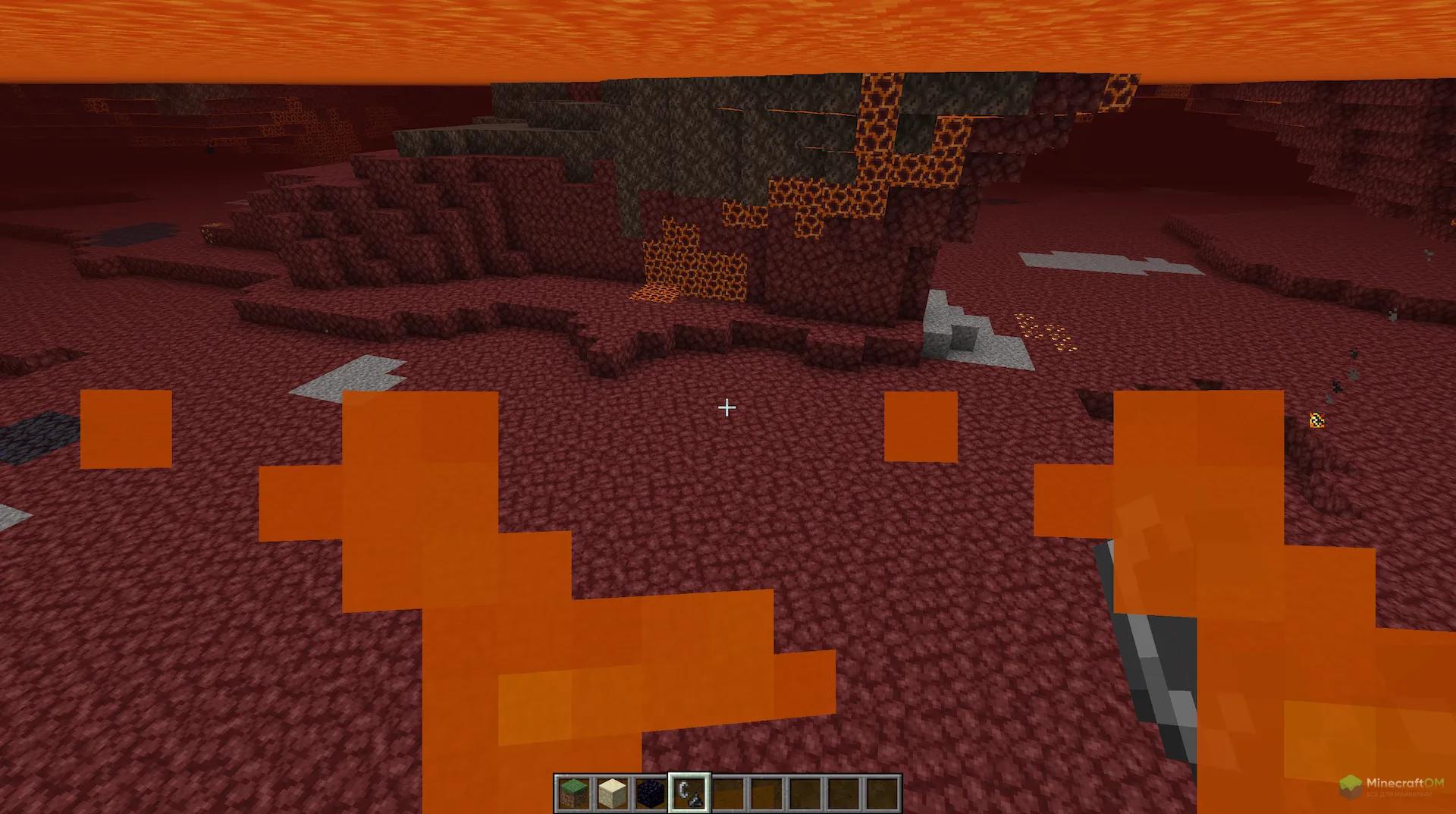1456x814 pixels.
Task: Pick the obsidian block hotbar slot
Action: [x=651, y=794]
